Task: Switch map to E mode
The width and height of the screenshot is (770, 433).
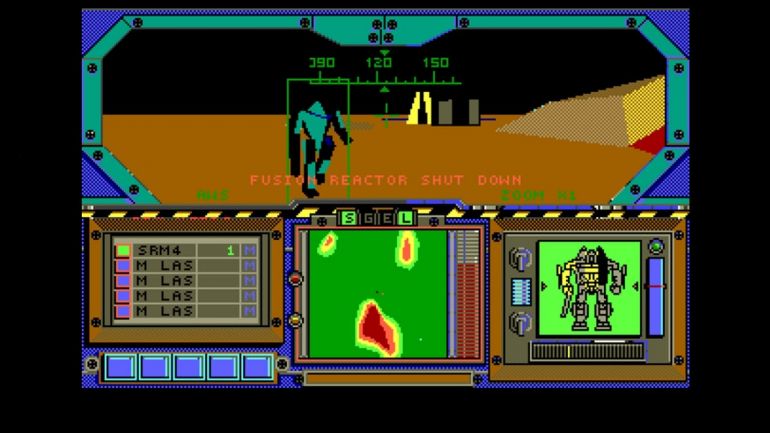Action: coord(386,218)
